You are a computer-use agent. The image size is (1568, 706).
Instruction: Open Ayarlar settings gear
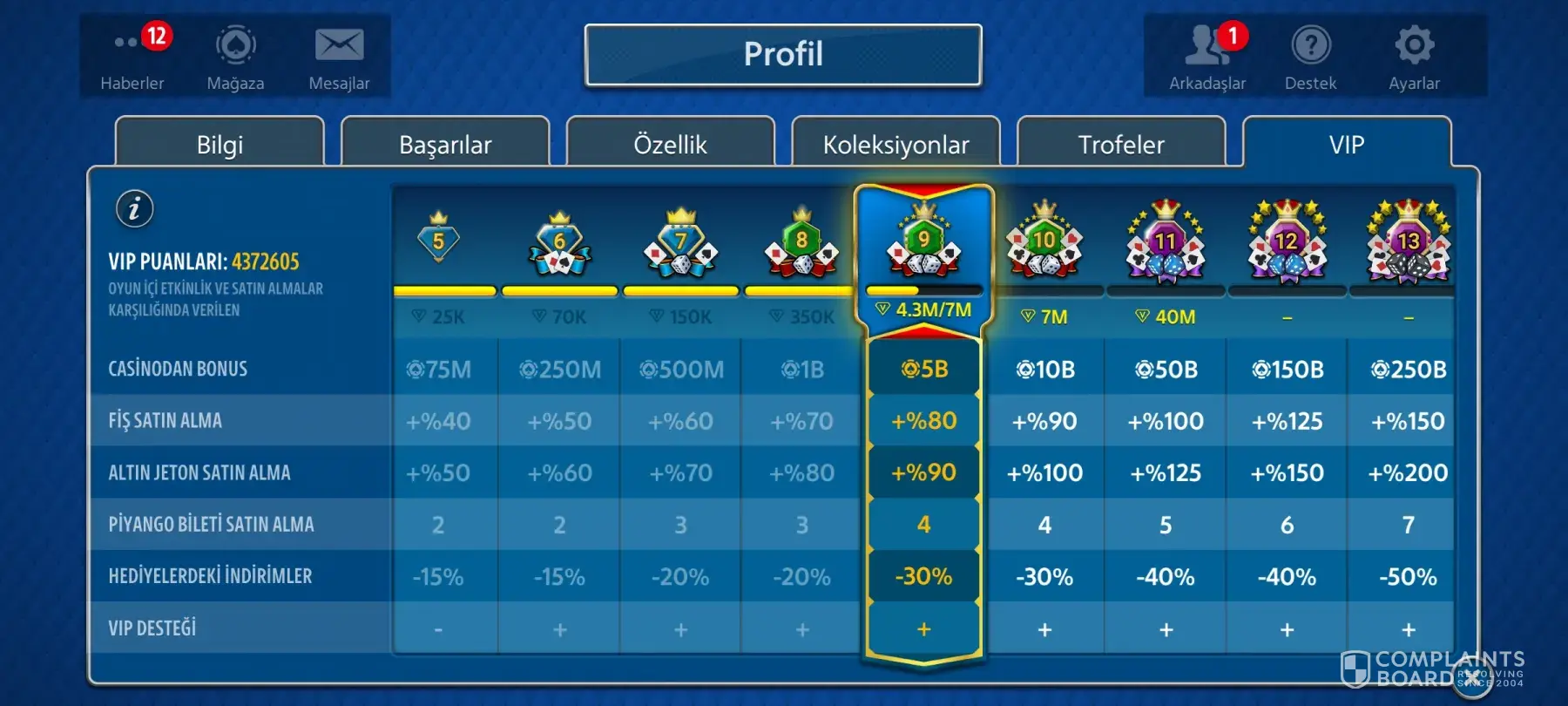click(1414, 56)
